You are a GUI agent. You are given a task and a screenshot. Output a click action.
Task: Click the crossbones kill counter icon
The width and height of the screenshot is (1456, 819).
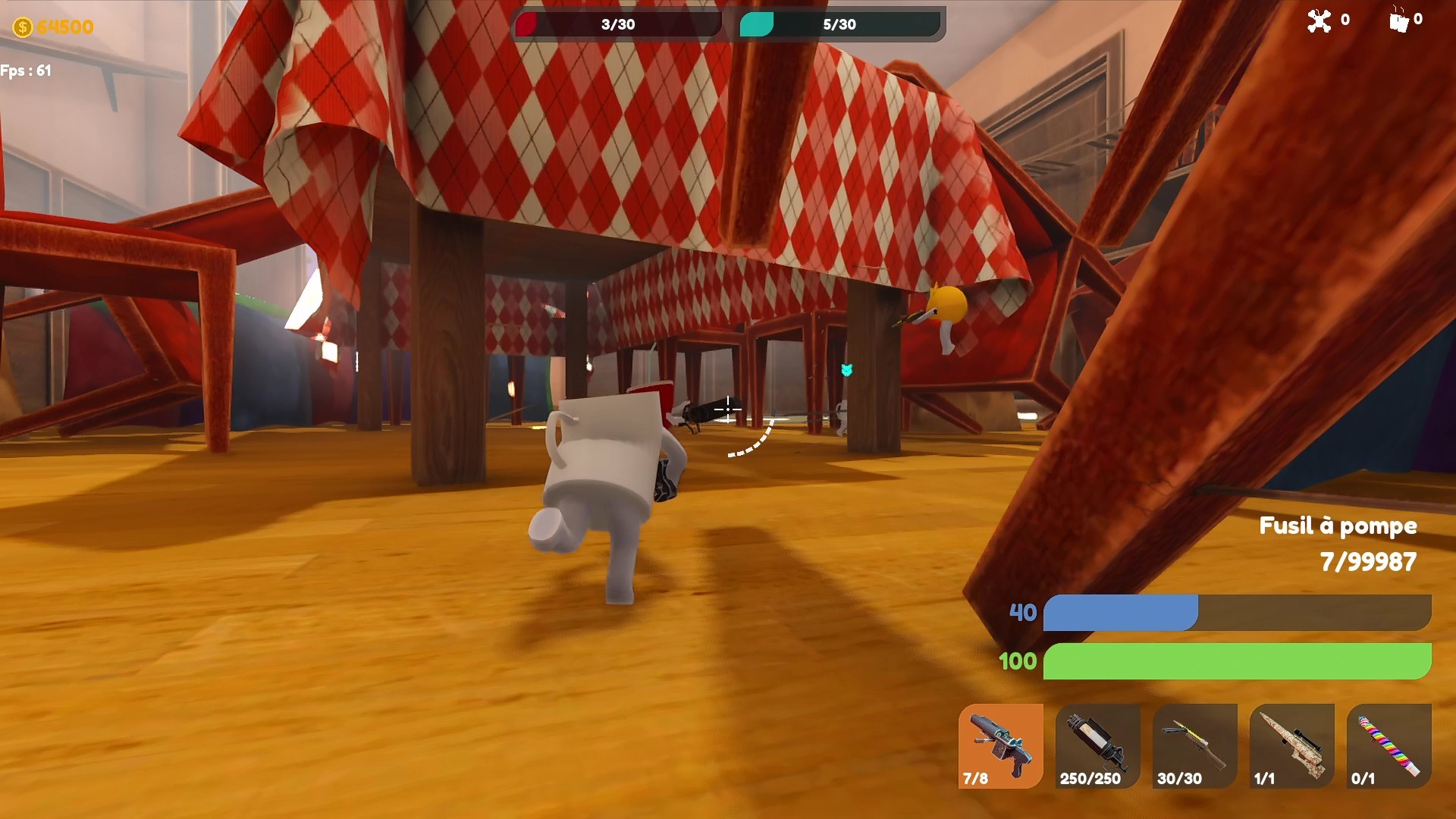click(x=1318, y=21)
